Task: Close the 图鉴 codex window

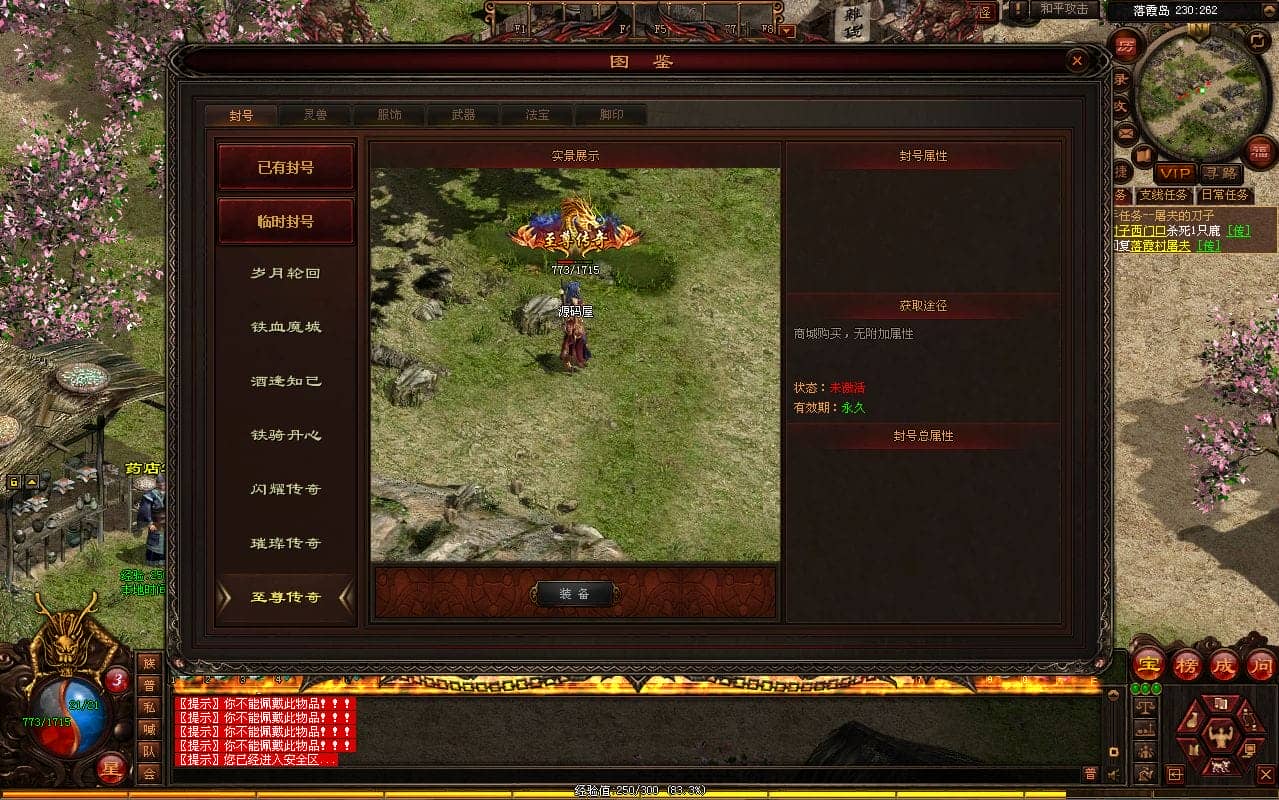Action: [x=1077, y=62]
